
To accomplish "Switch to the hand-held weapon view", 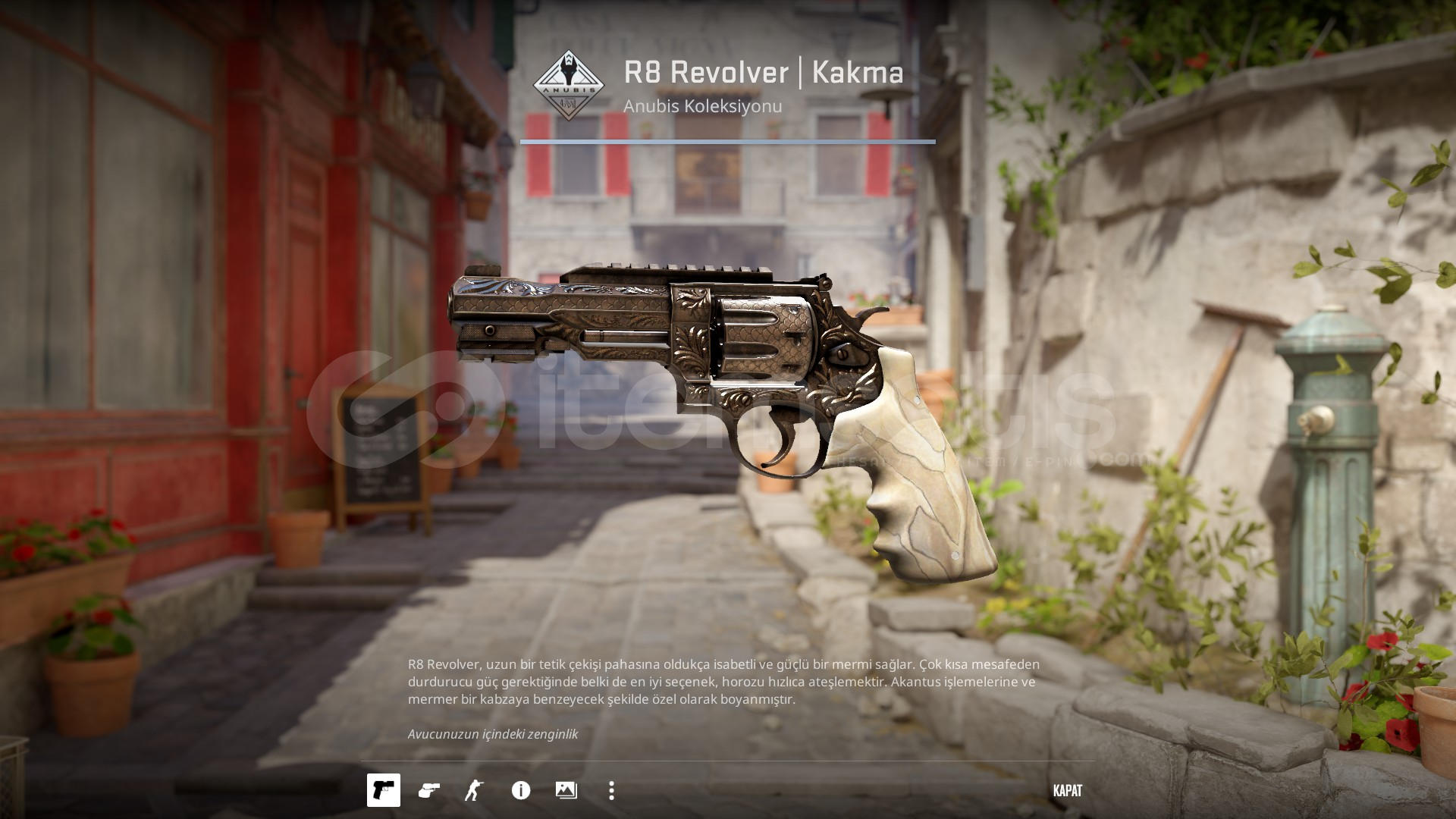I will 429,790.
